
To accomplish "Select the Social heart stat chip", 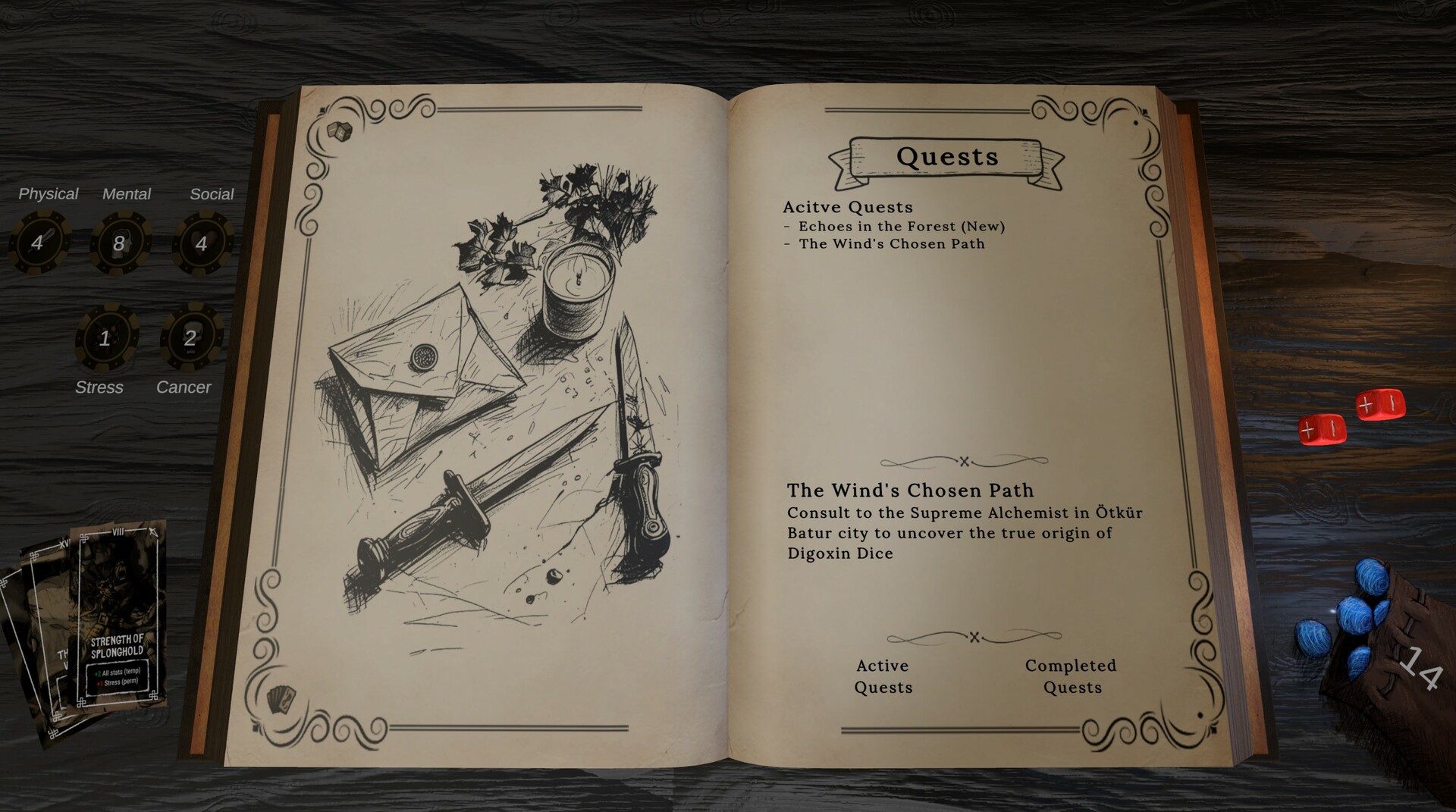I will 203,242.
